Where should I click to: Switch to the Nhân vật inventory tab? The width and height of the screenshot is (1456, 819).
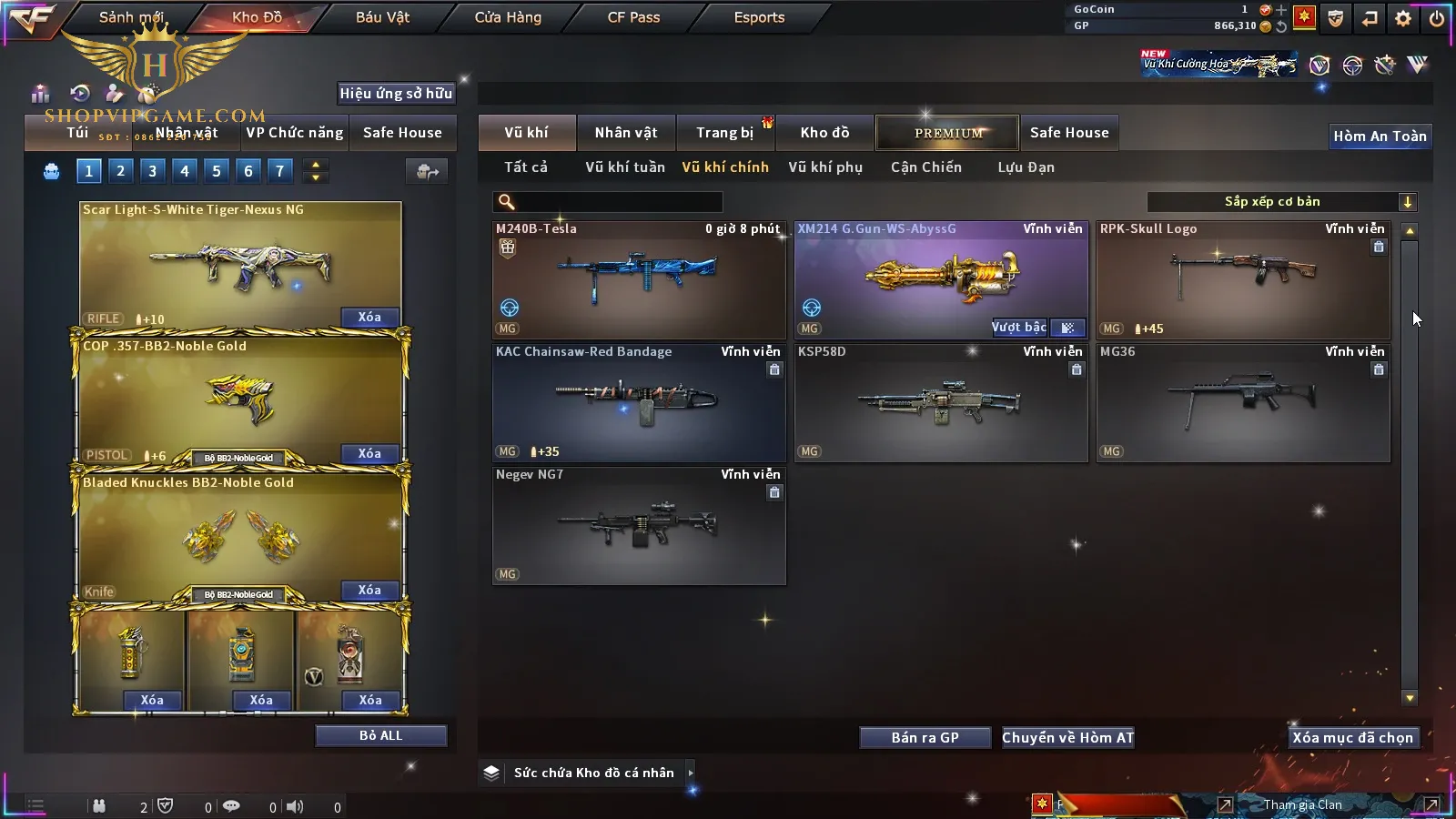point(625,133)
